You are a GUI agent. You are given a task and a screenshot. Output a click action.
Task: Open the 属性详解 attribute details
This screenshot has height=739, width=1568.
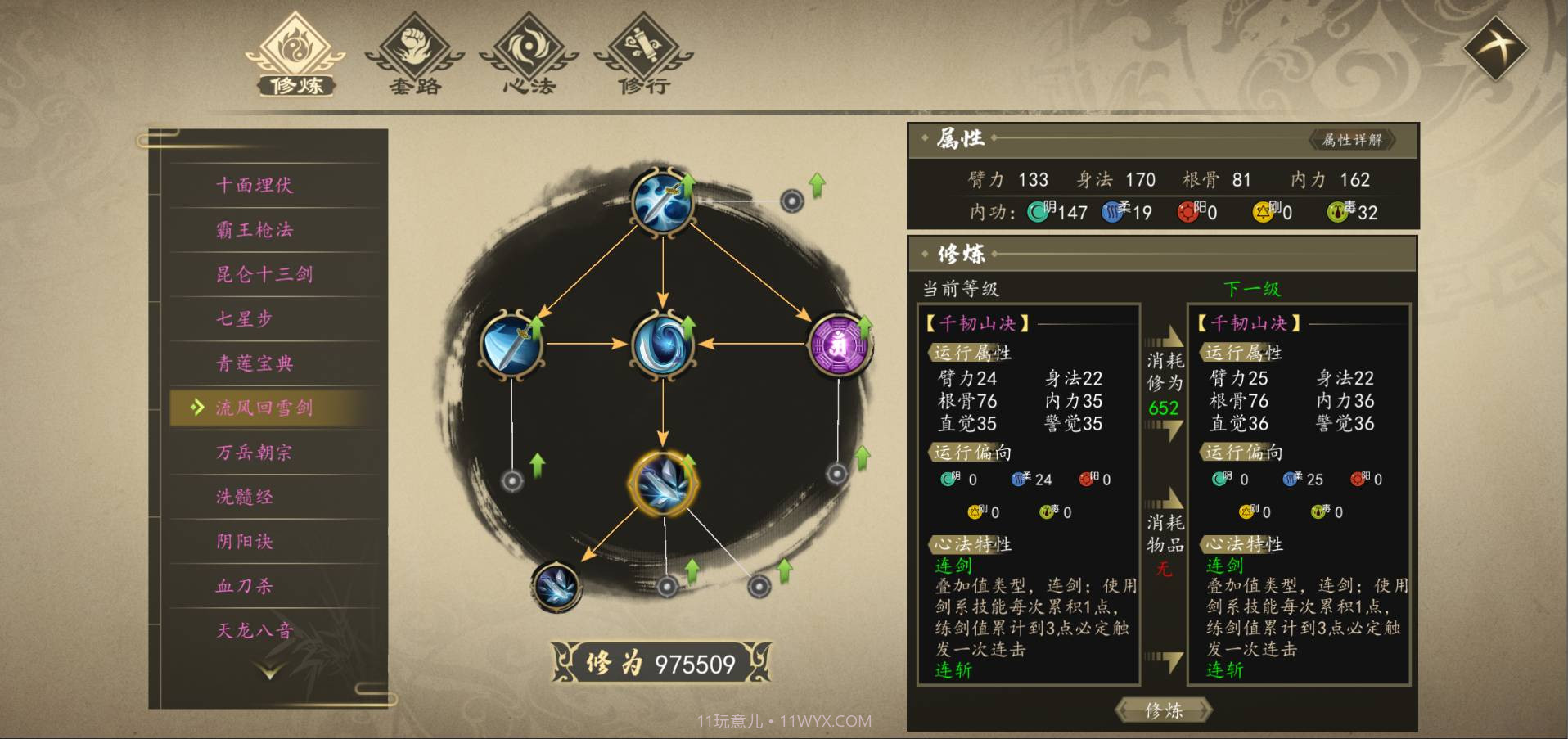(x=1352, y=140)
